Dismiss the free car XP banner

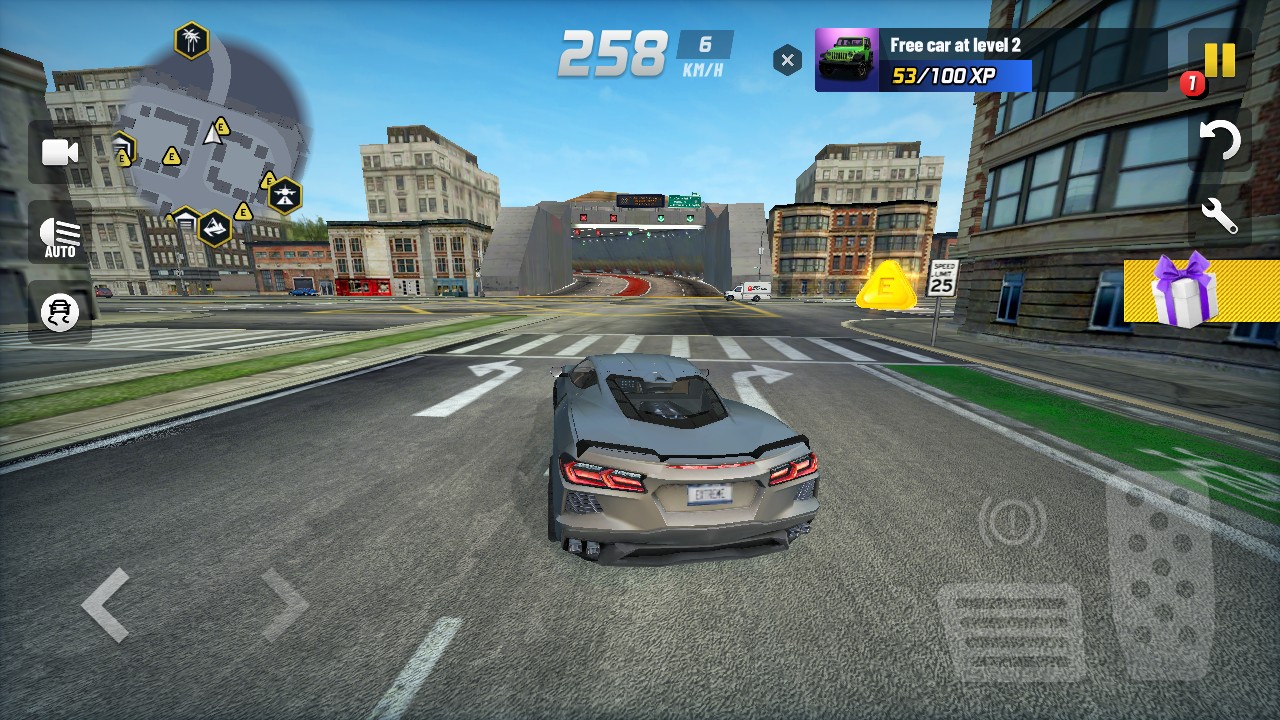[787, 61]
